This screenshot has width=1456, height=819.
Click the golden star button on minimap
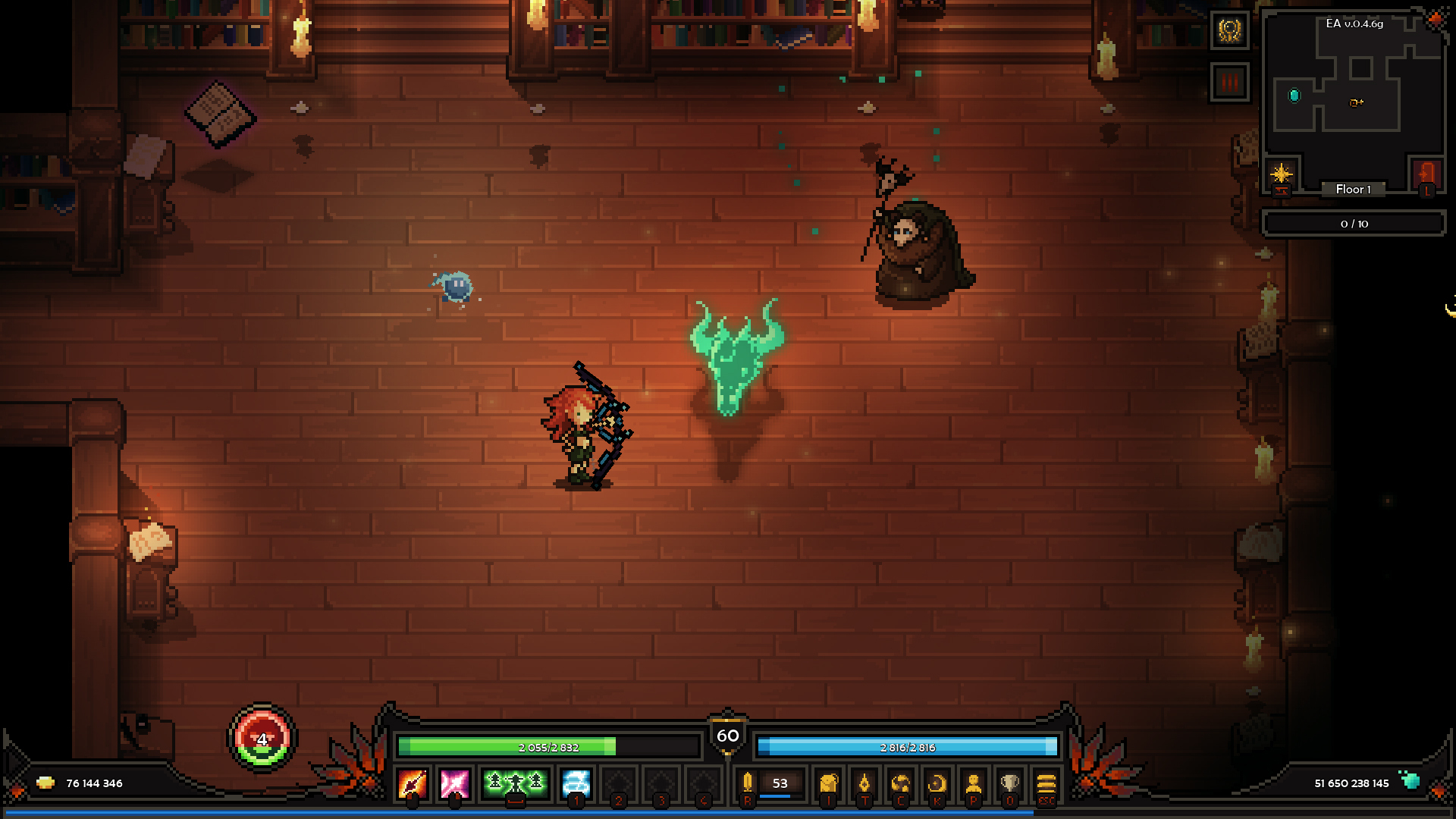(x=1282, y=174)
